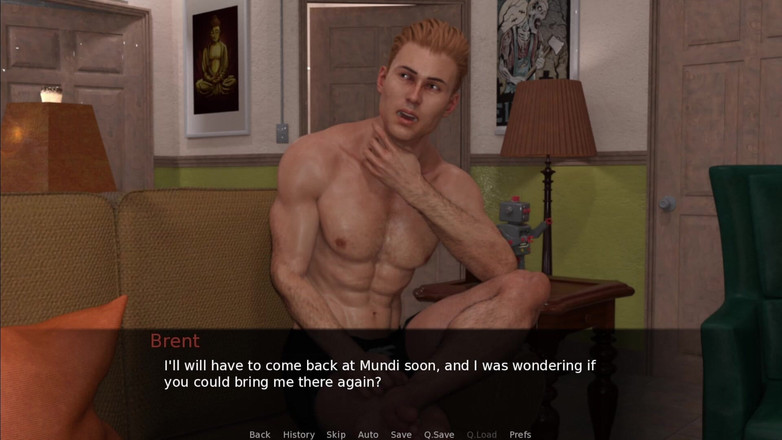Quick save with Q.Save
Screen dimensions: 782x440
coord(439,434)
